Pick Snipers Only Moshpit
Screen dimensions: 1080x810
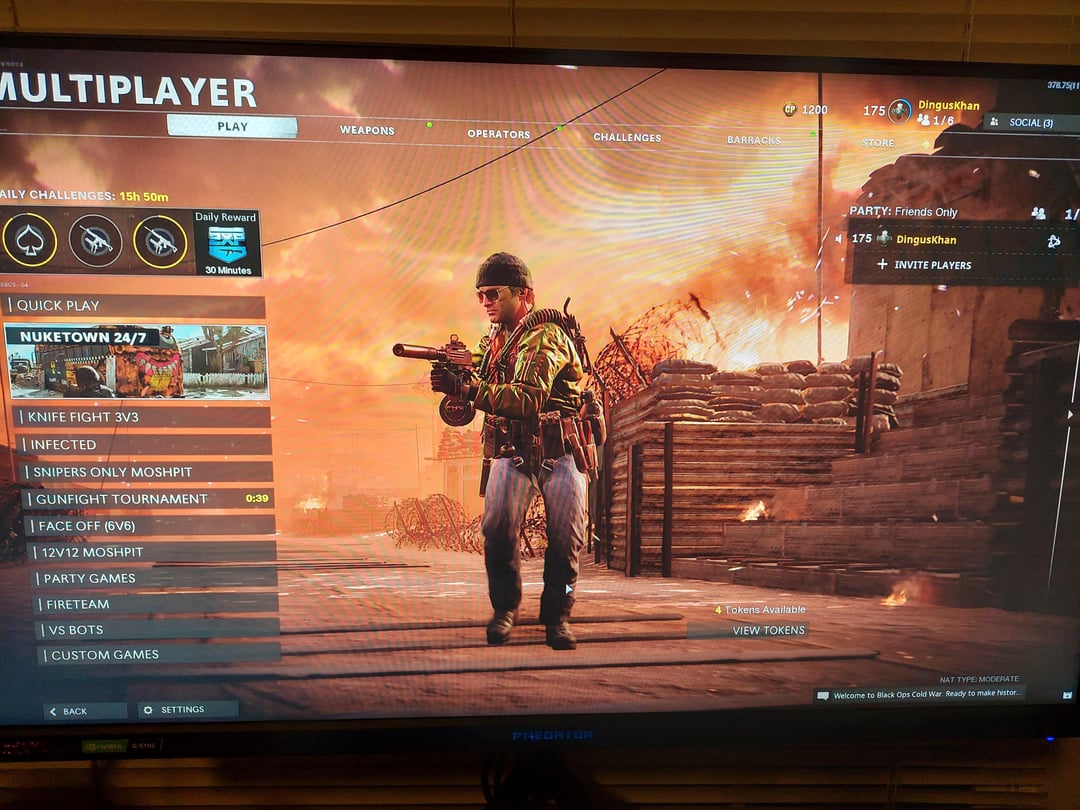pos(147,472)
